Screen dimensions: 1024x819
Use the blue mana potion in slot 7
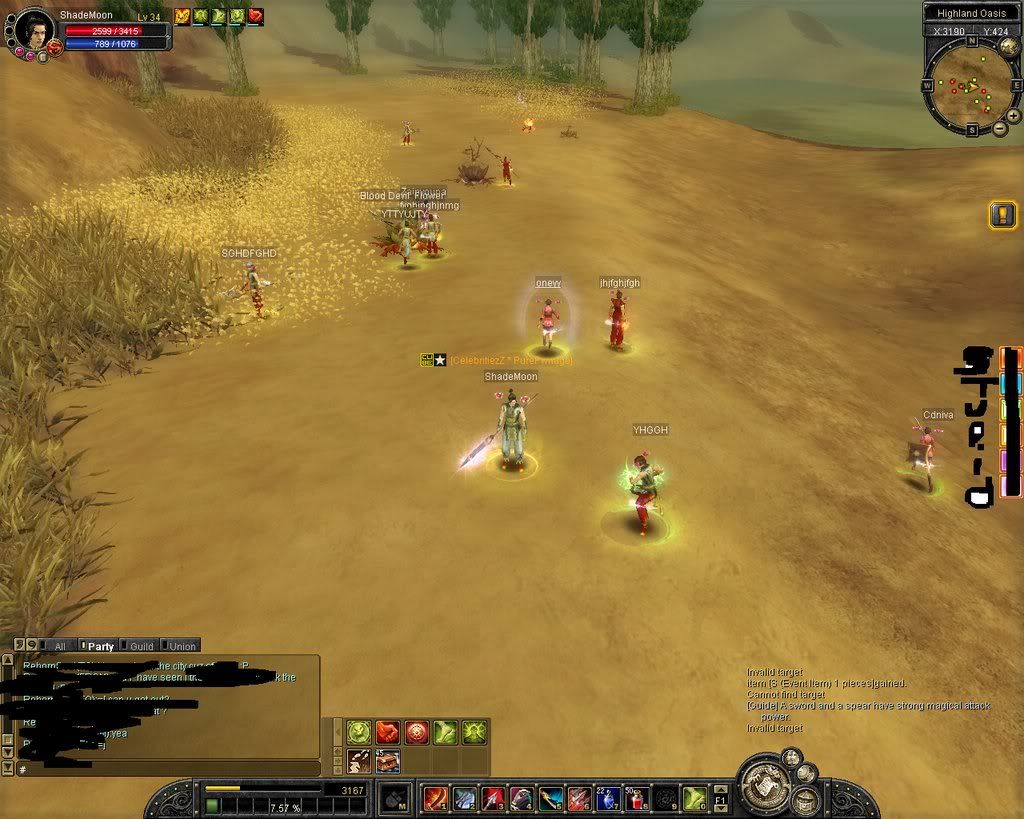click(x=608, y=798)
